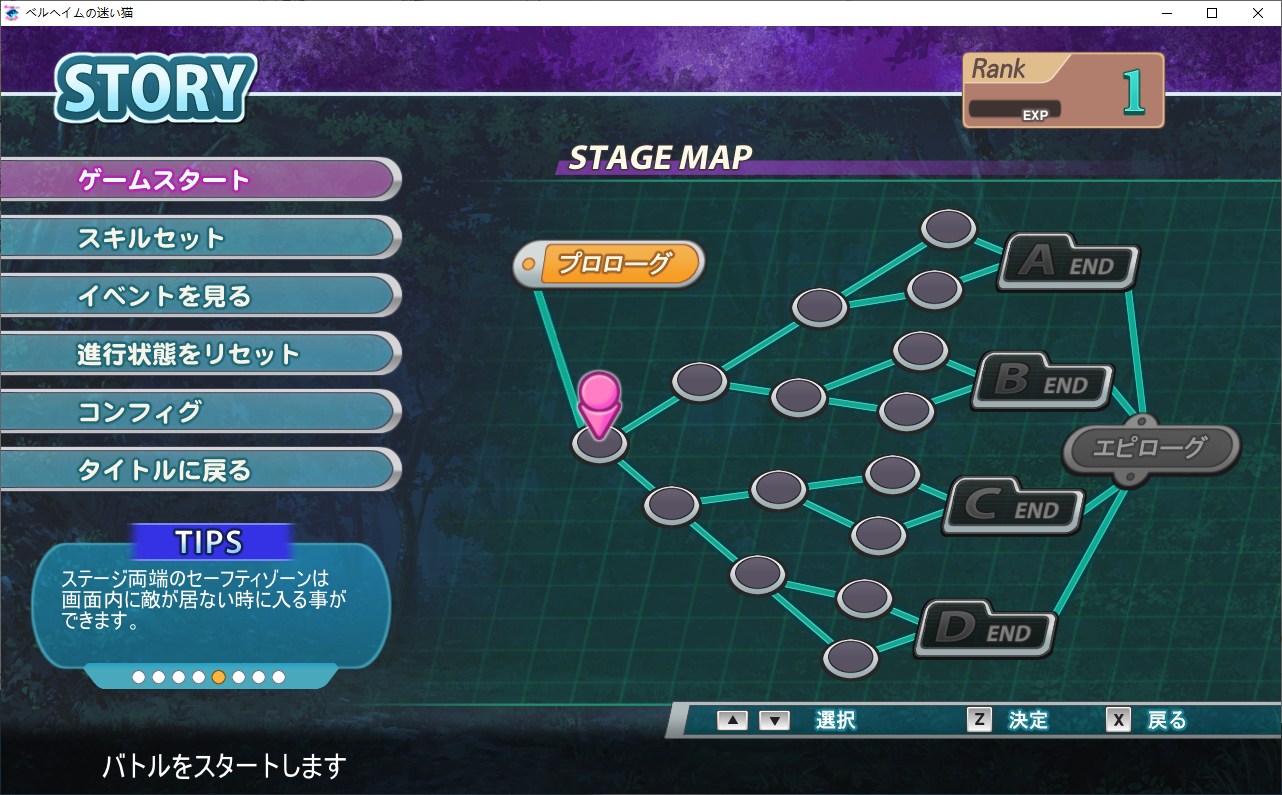The image size is (1282, 795).
Task: Select the D END stage node
Action: pyautogui.click(x=985, y=630)
